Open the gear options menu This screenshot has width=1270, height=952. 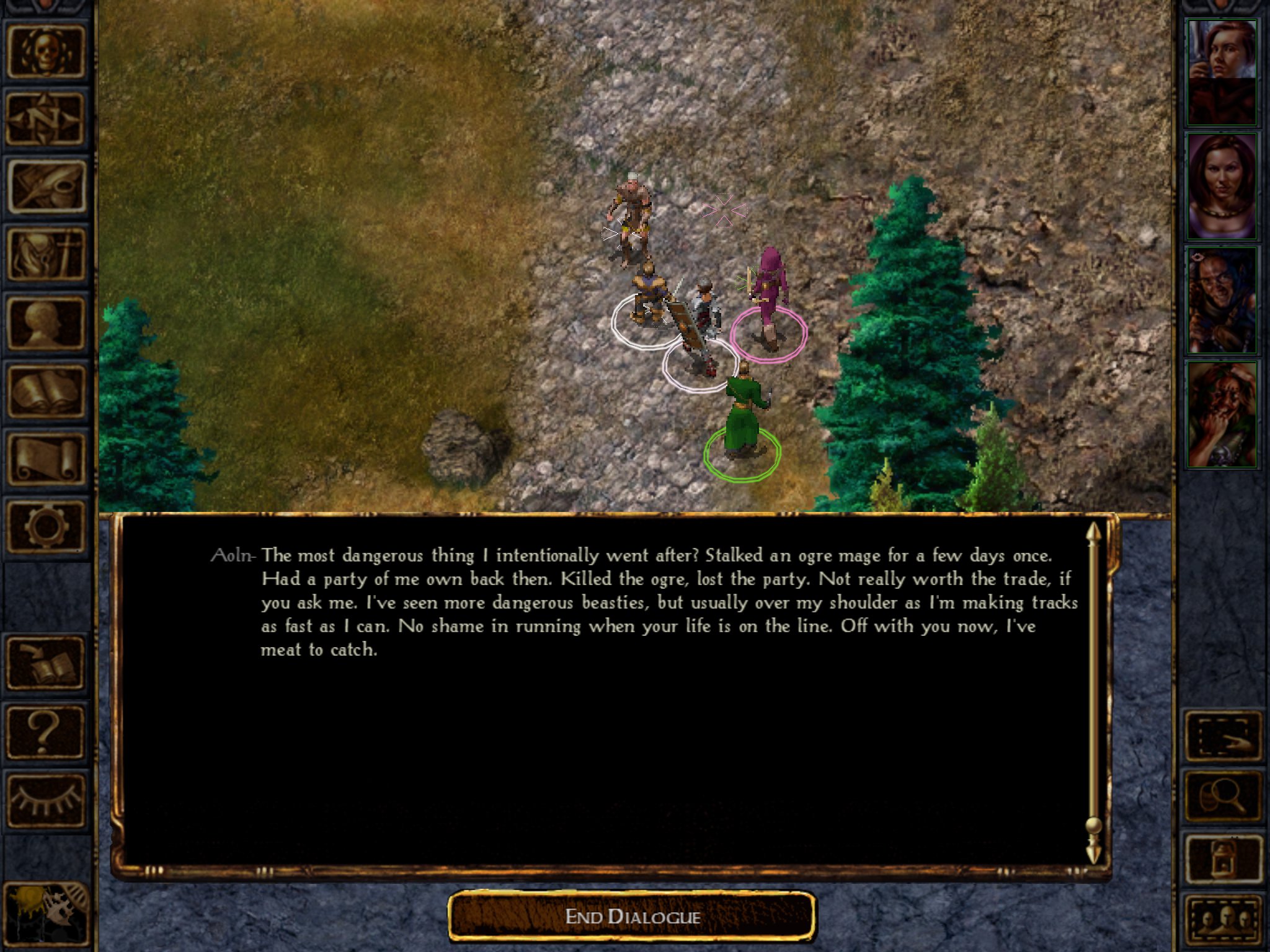[x=47, y=527]
